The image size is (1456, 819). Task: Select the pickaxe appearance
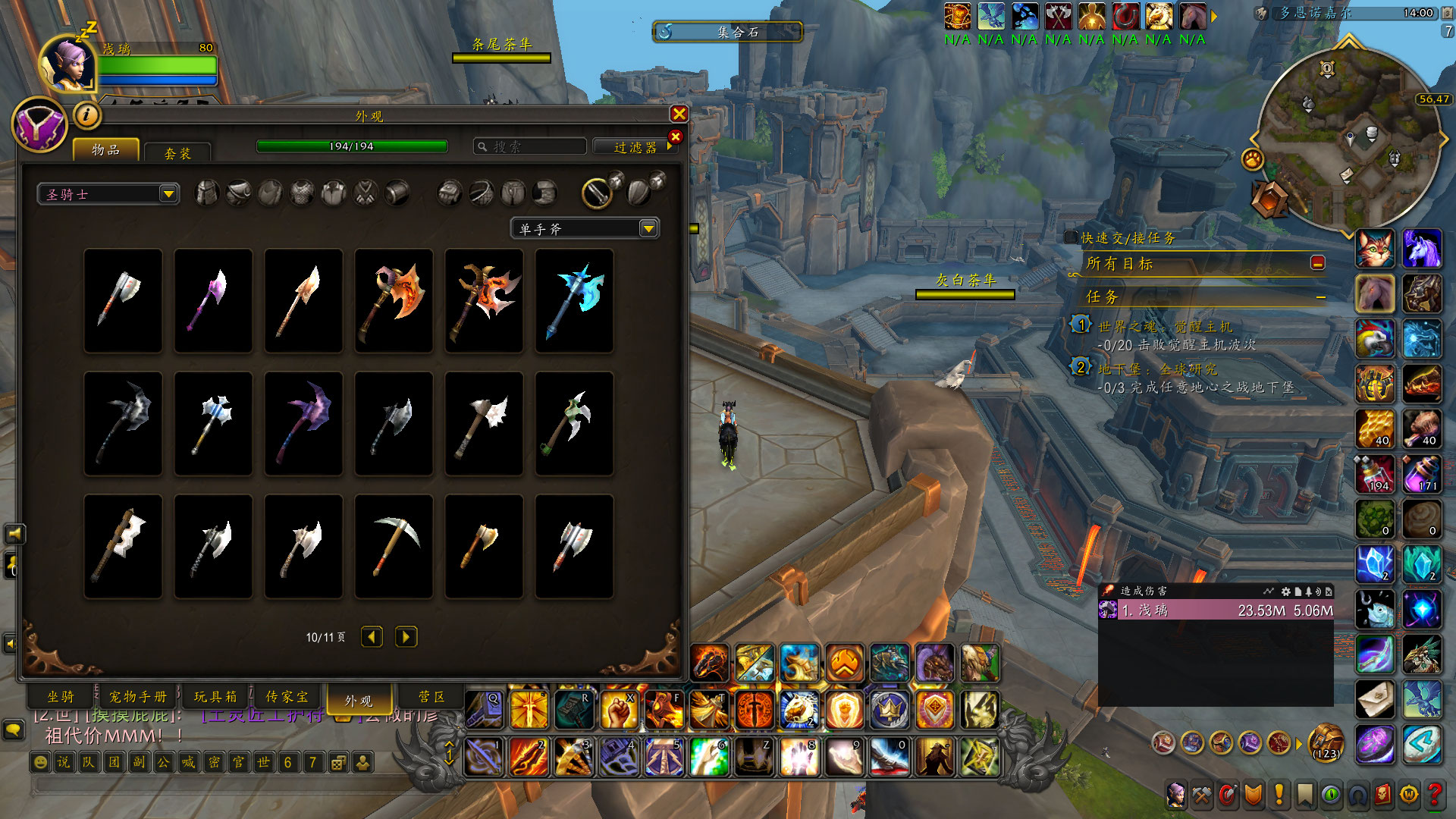click(x=394, y=546)
